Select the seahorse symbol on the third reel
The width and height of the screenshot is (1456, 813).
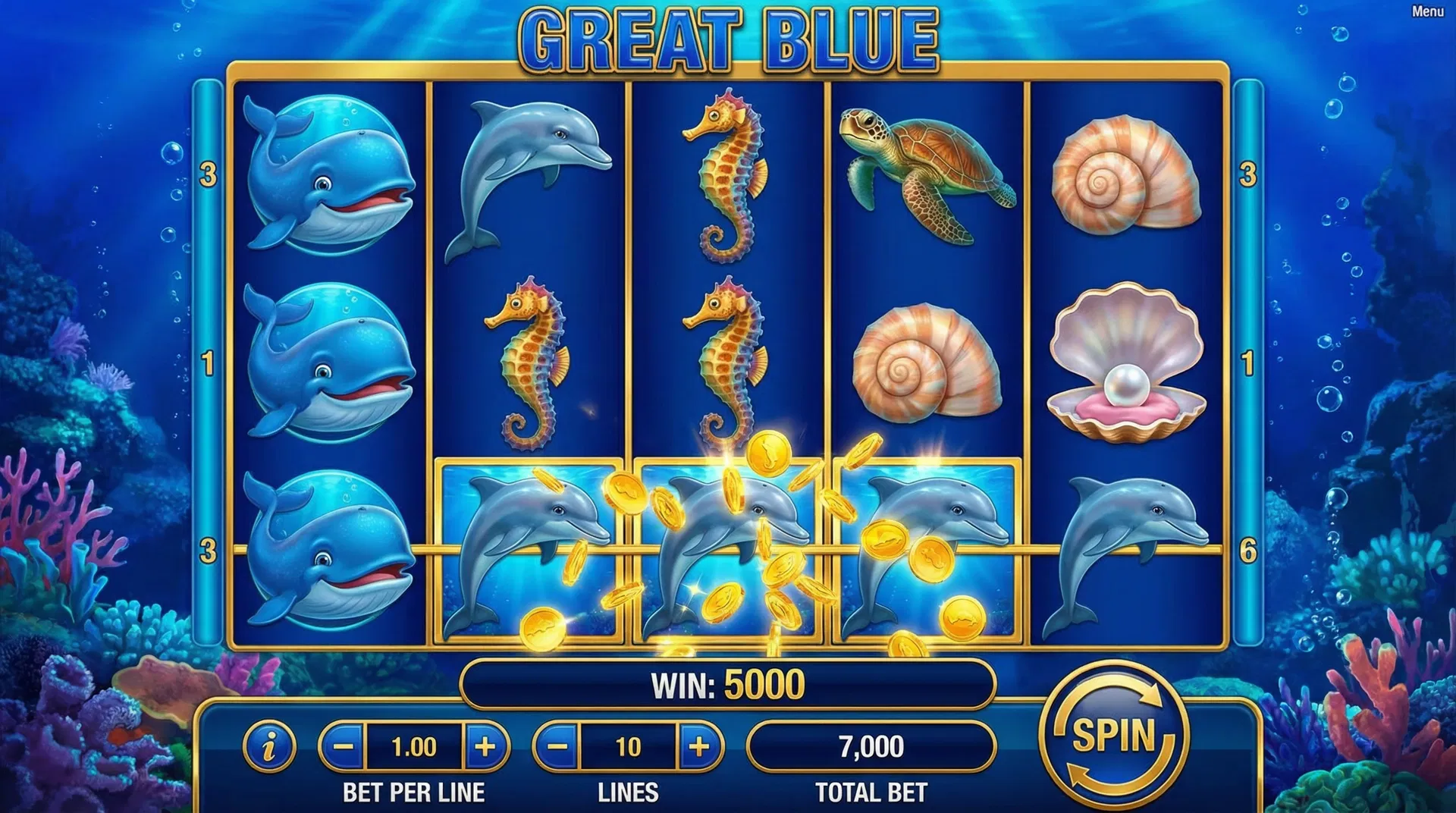click(x=724, y=174)
